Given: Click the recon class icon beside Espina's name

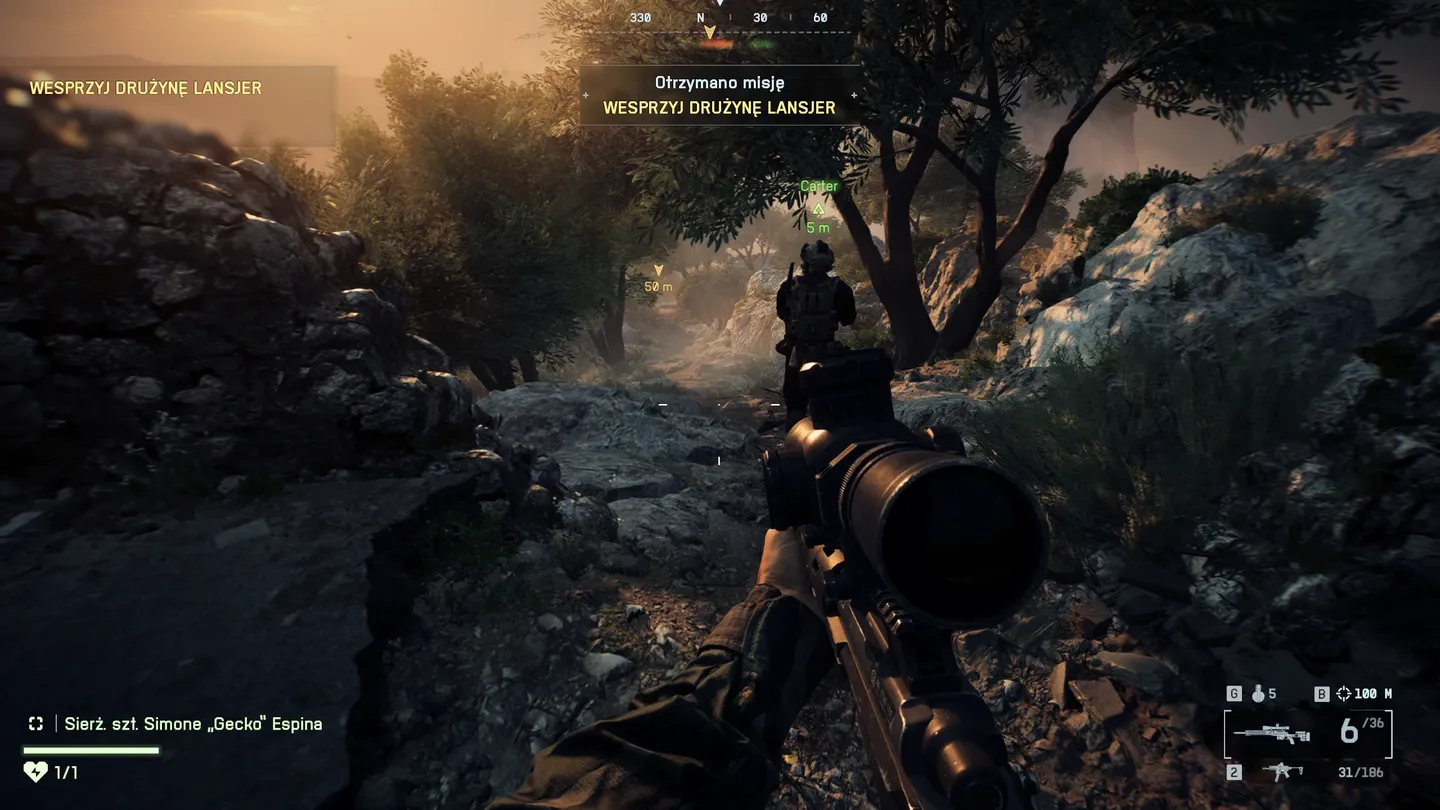Looking at the screenshot, I should point(36,723).
